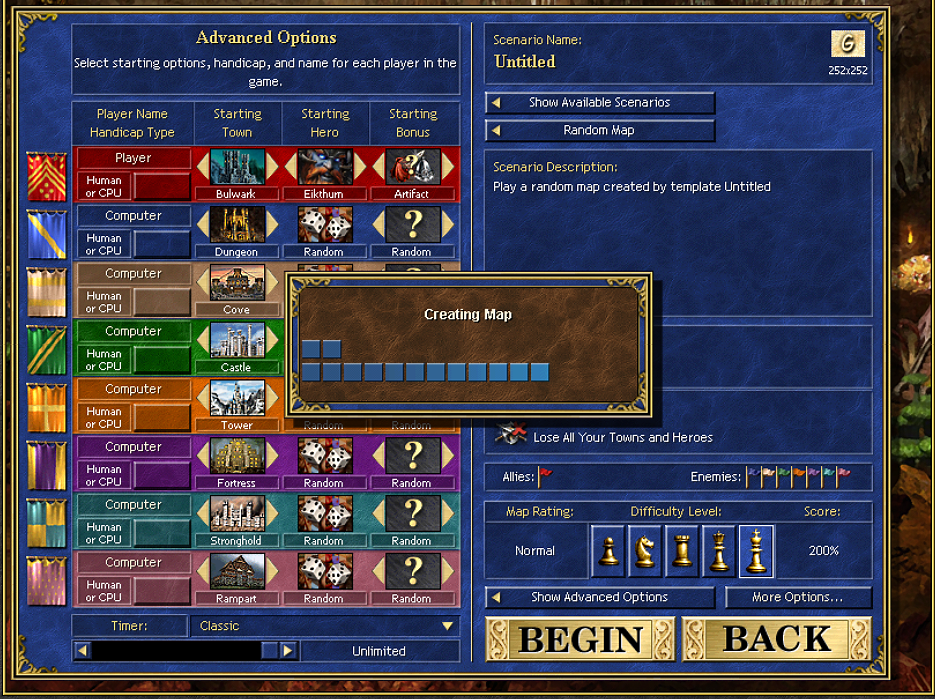Select the Random Map option
Viewport: 935px width, 699px height.
point(600,131)
